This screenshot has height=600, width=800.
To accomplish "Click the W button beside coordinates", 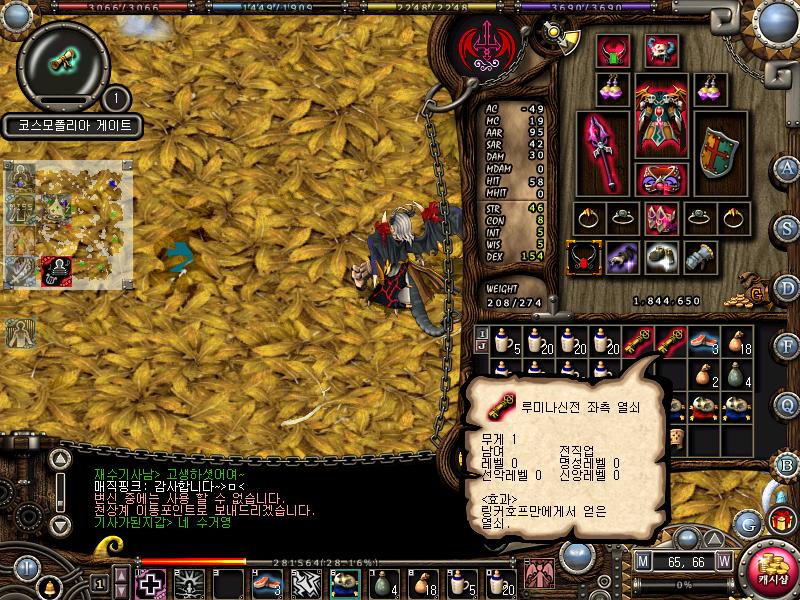I will pyautogui.click(x=723, y=562).
